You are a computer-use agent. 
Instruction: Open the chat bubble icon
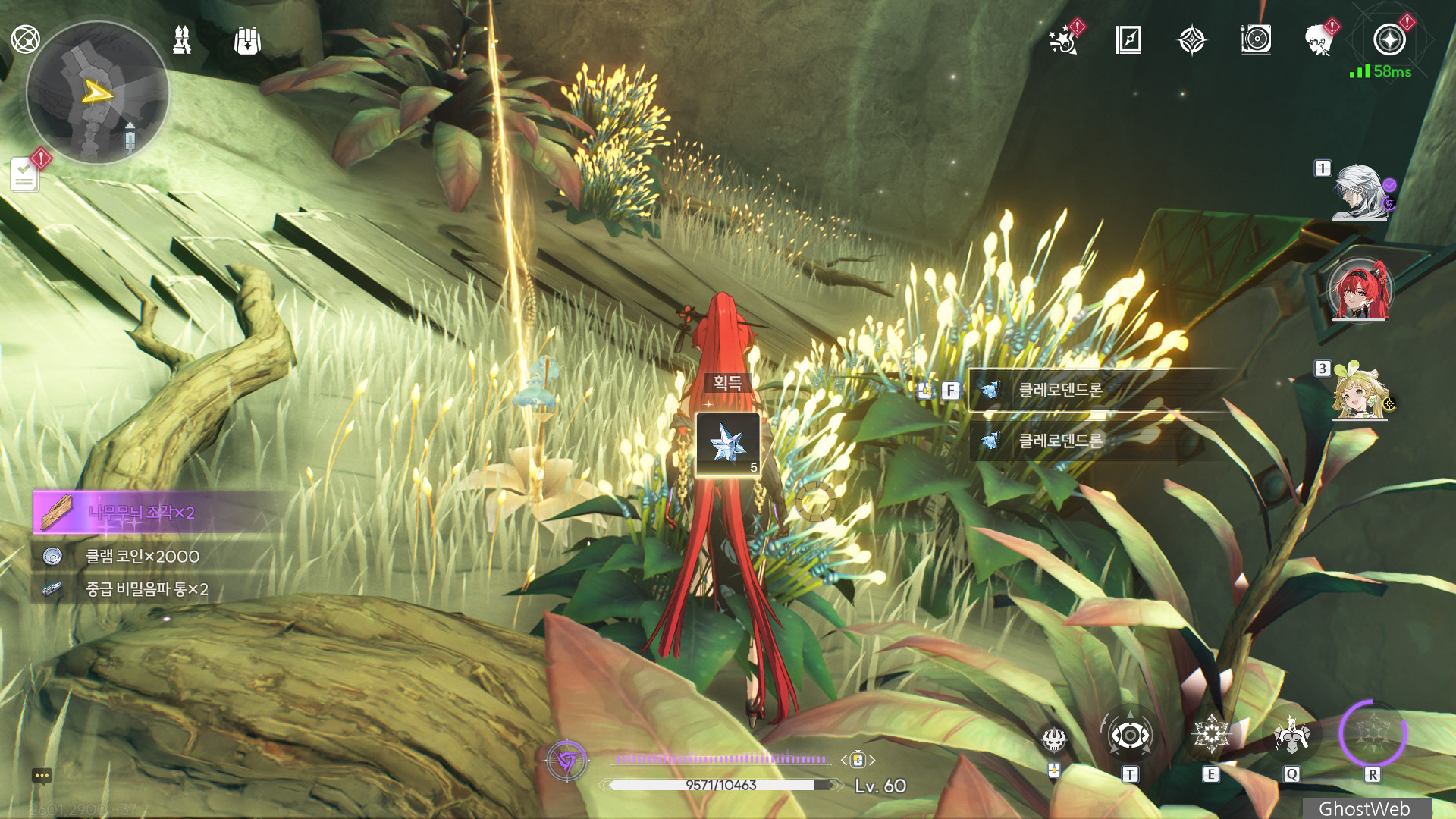[x=42, y=776]
